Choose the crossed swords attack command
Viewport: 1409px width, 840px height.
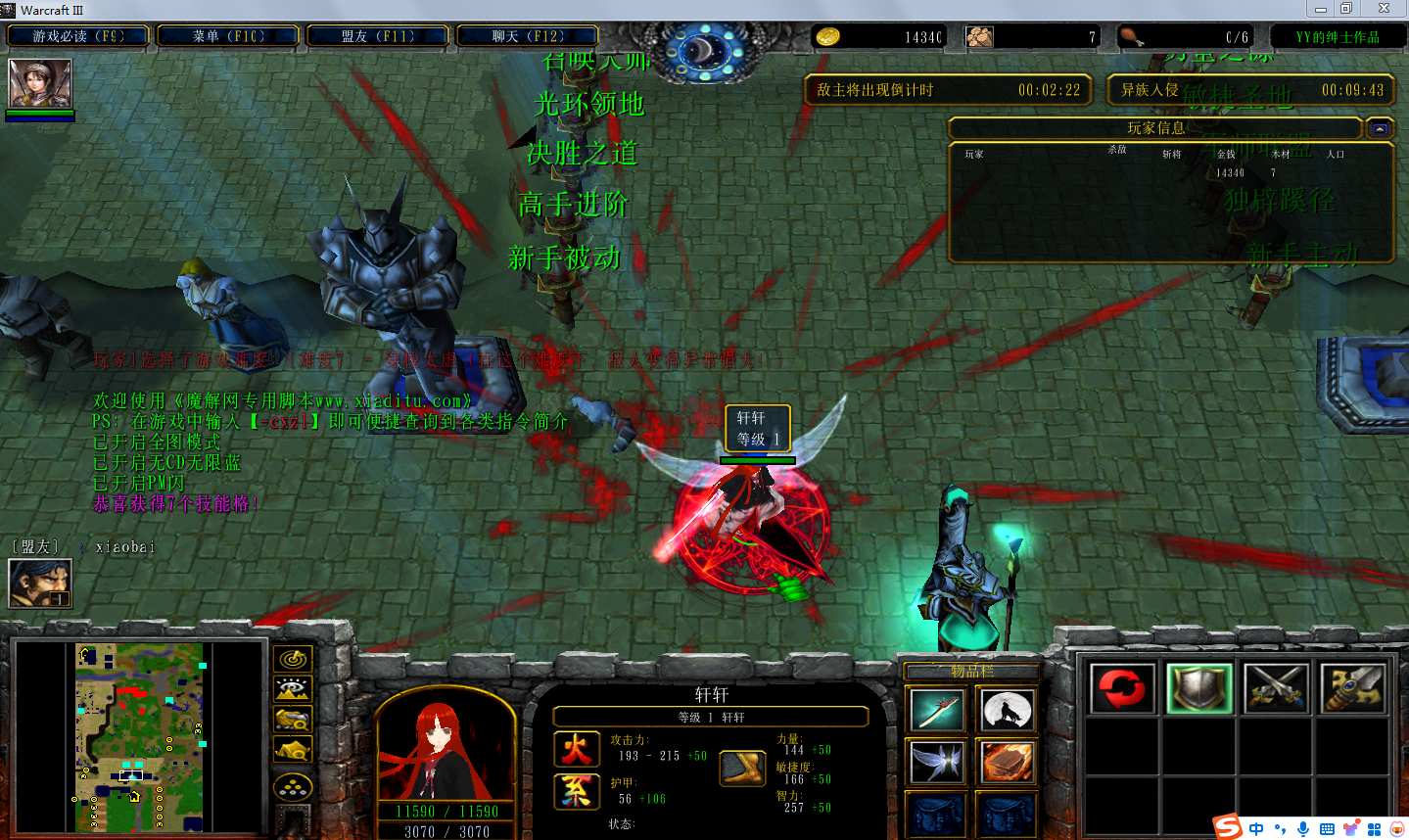(1276, 688)
